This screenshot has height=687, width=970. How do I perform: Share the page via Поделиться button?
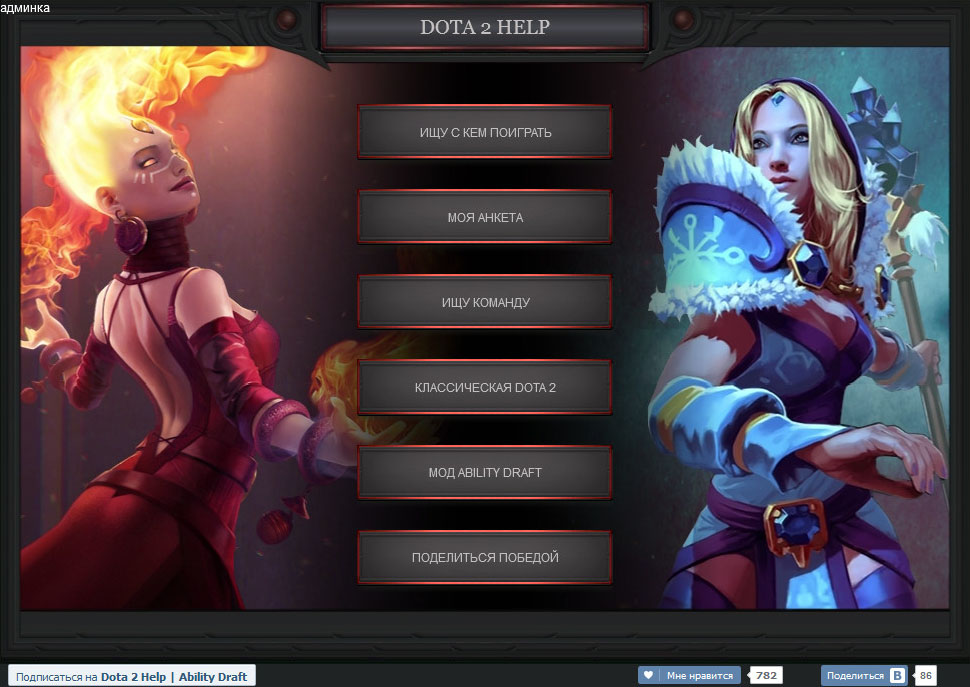pos(864,676)
